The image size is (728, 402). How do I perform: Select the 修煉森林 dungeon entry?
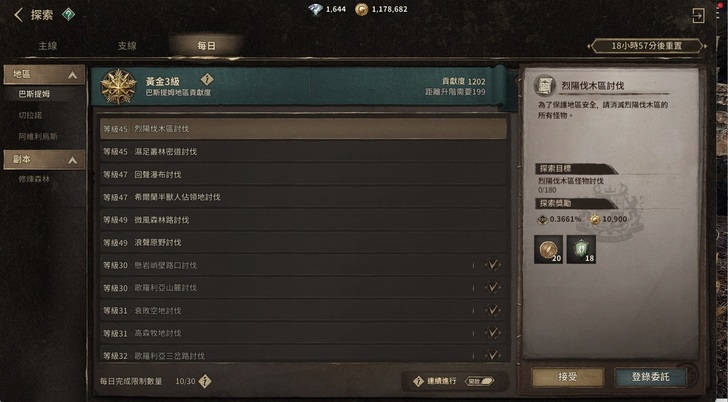point(34,179)
